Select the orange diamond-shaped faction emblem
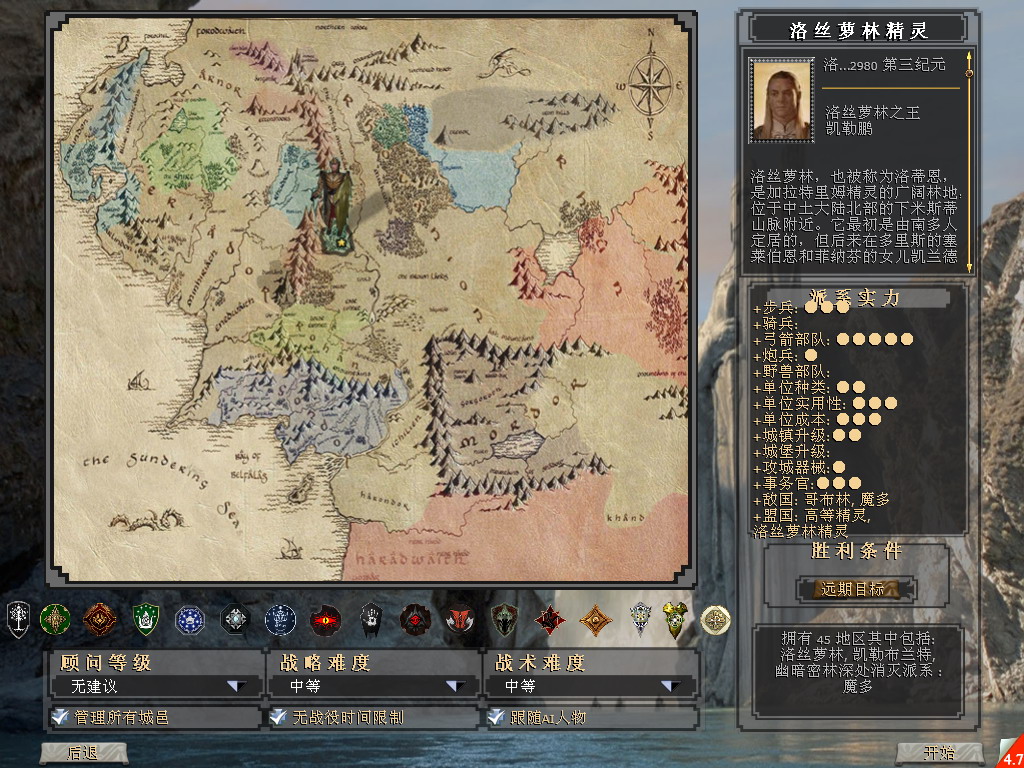The height and width of the screenshot is (768, 1024). [596, 620]
